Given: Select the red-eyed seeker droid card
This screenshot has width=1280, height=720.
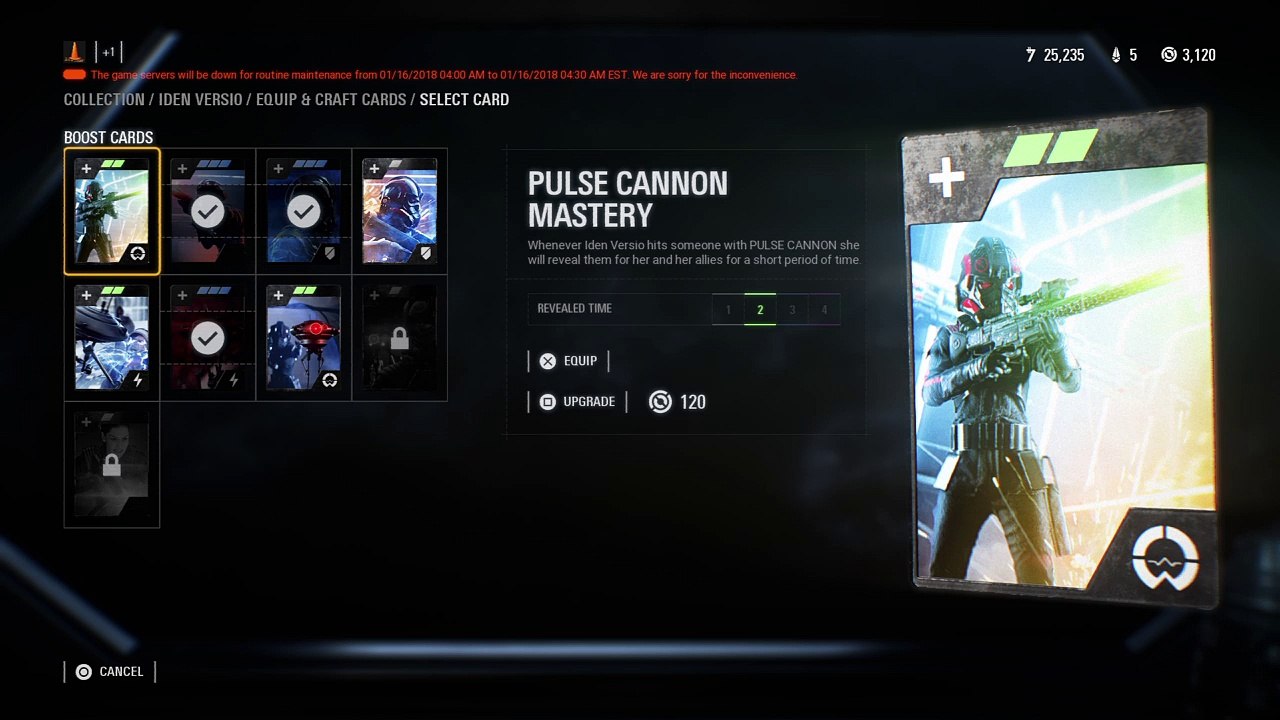Looking at the screenshot, I should coord(304,338).
